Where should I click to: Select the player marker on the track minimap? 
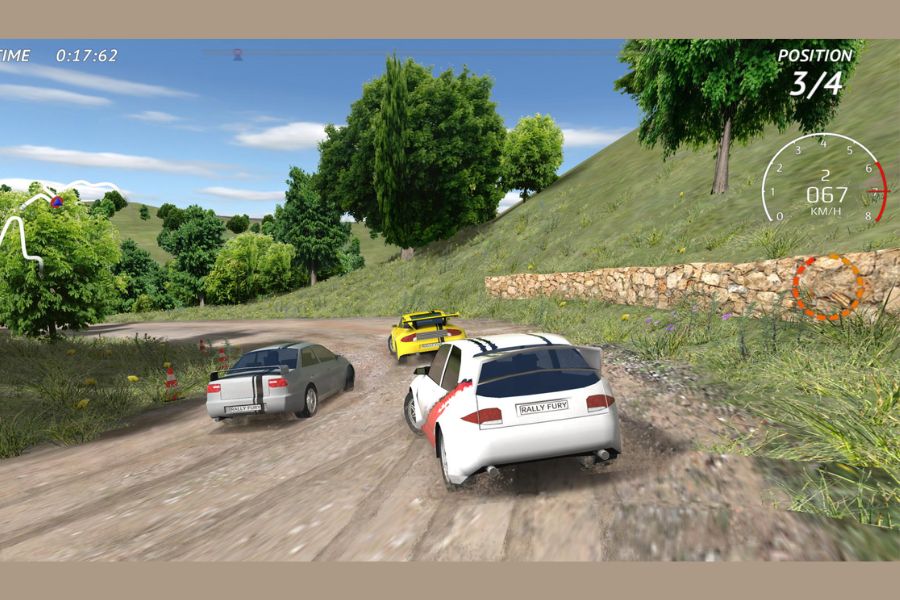[56, 202]
